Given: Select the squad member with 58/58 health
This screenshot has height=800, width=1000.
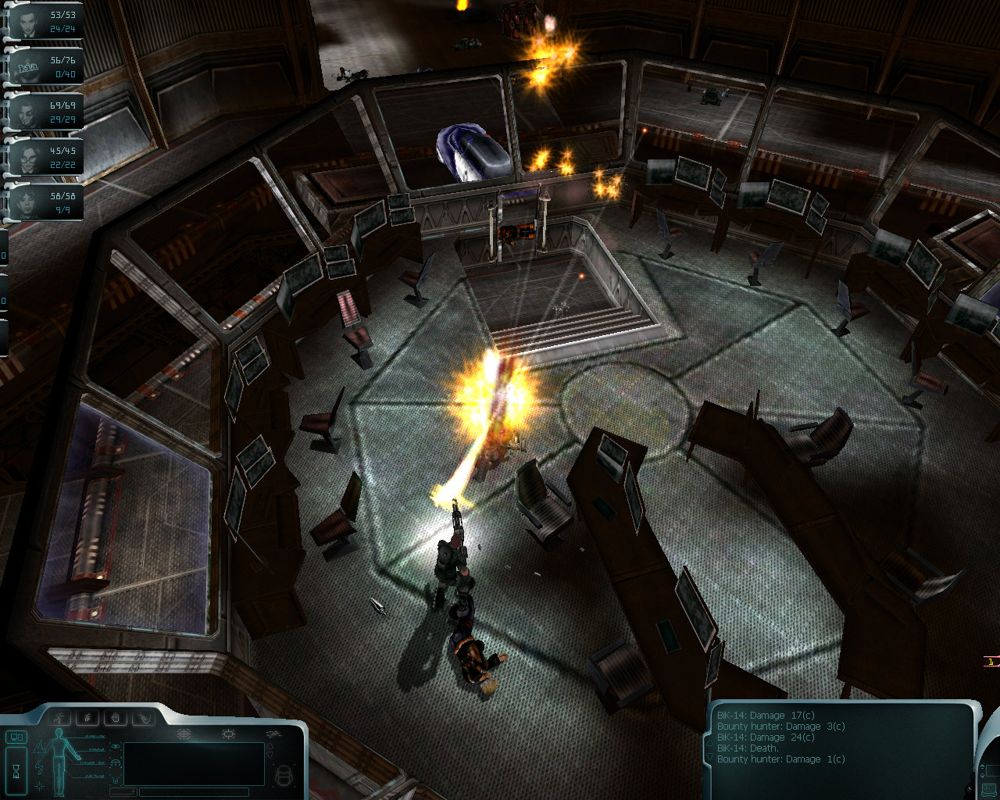Looking at the screenshot, I should pyautogui.click(x=28, y=199).
